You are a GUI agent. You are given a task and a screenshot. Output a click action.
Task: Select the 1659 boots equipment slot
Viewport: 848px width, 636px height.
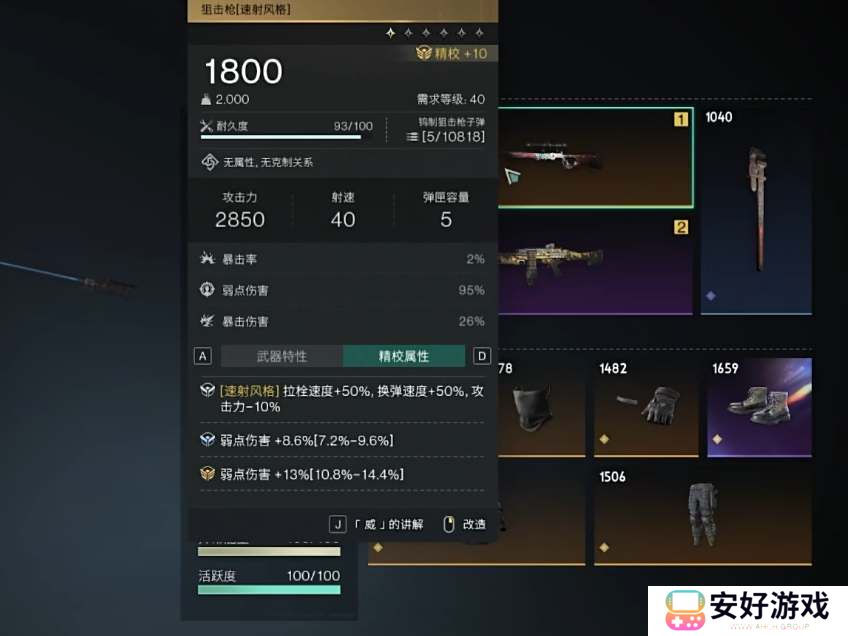click(x=758, y=403)
